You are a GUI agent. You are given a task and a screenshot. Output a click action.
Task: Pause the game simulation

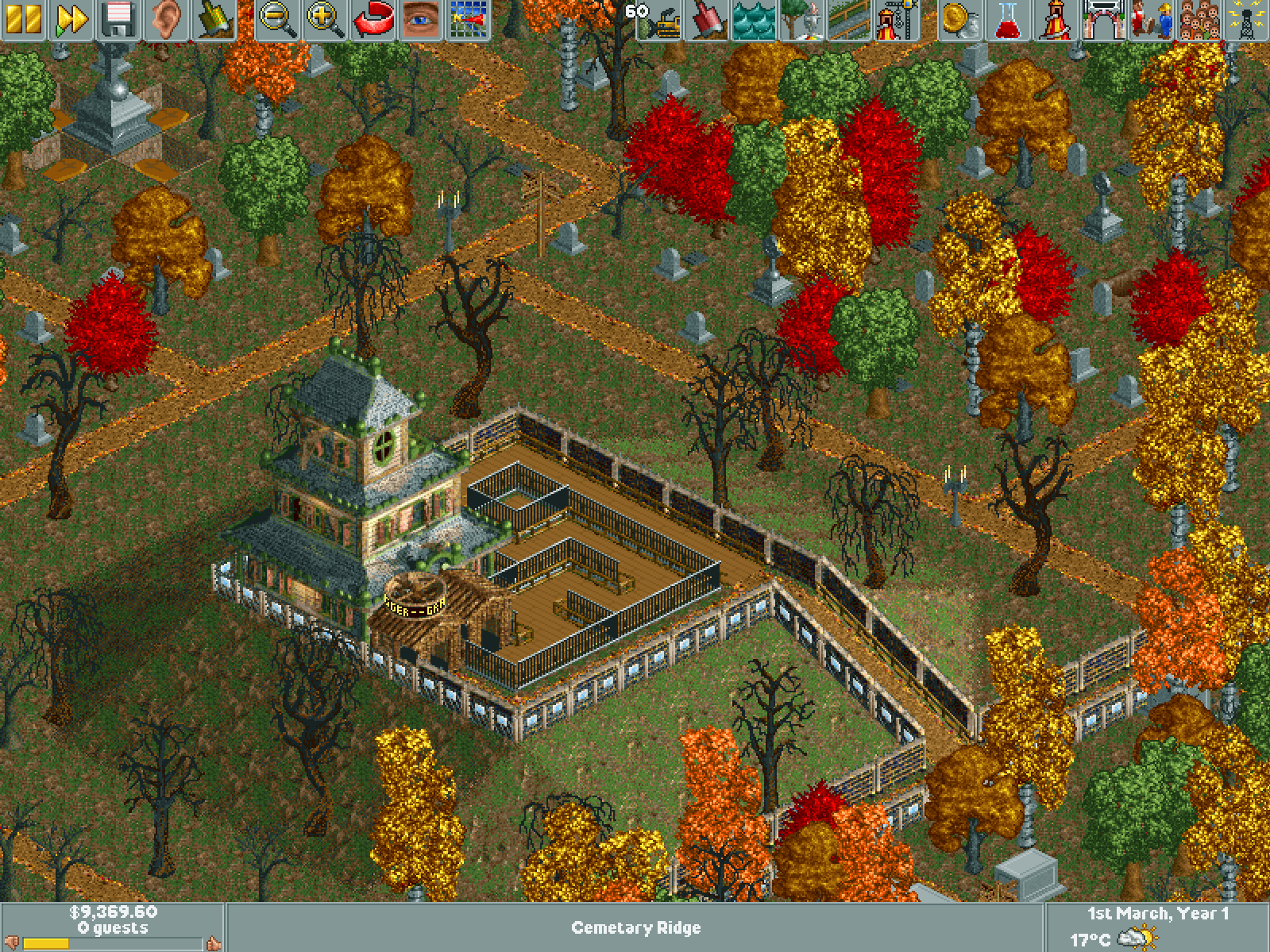[x=22, y=20]
